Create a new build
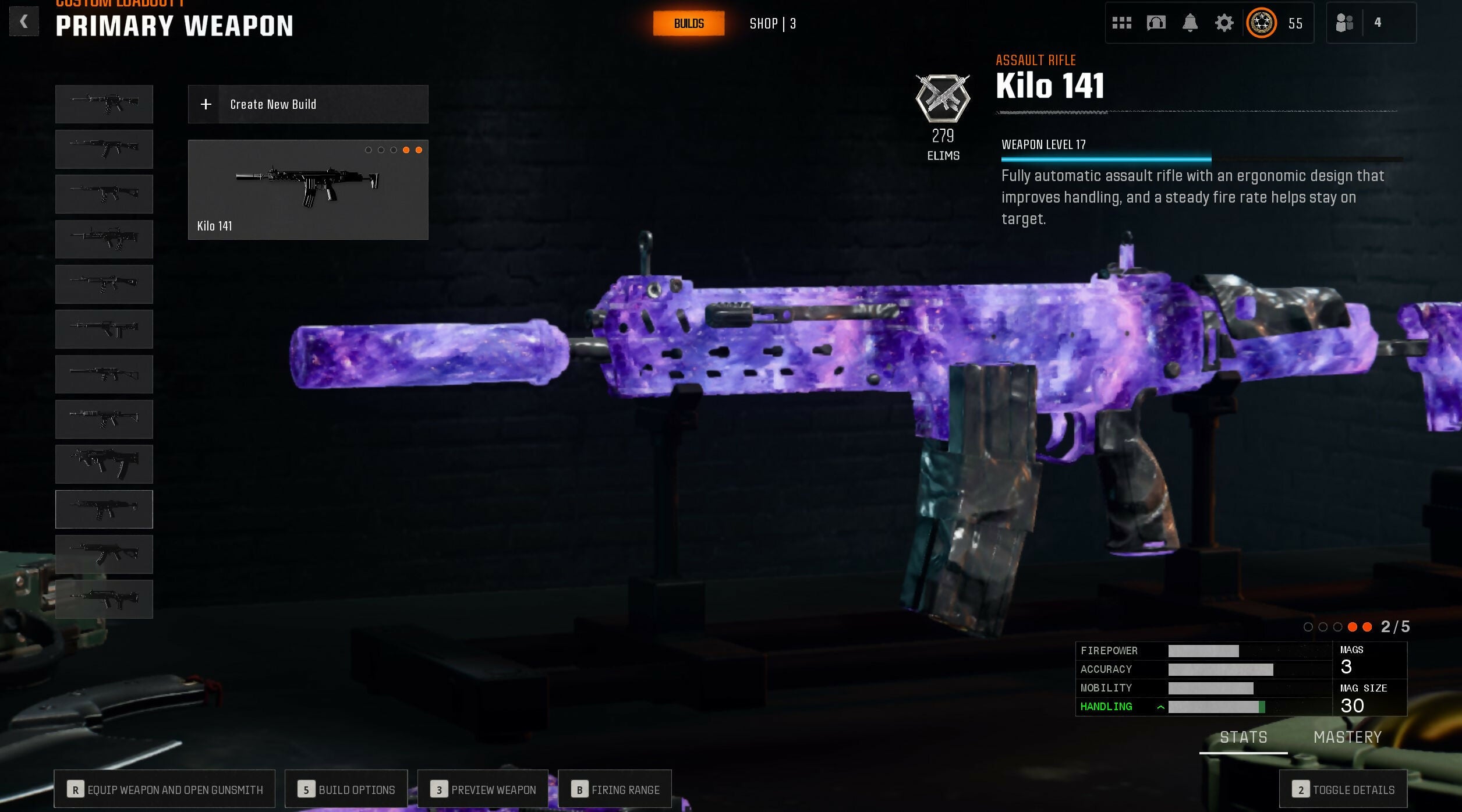Image resolution: width=1462 pixels, height=812 pixels. 307,104
